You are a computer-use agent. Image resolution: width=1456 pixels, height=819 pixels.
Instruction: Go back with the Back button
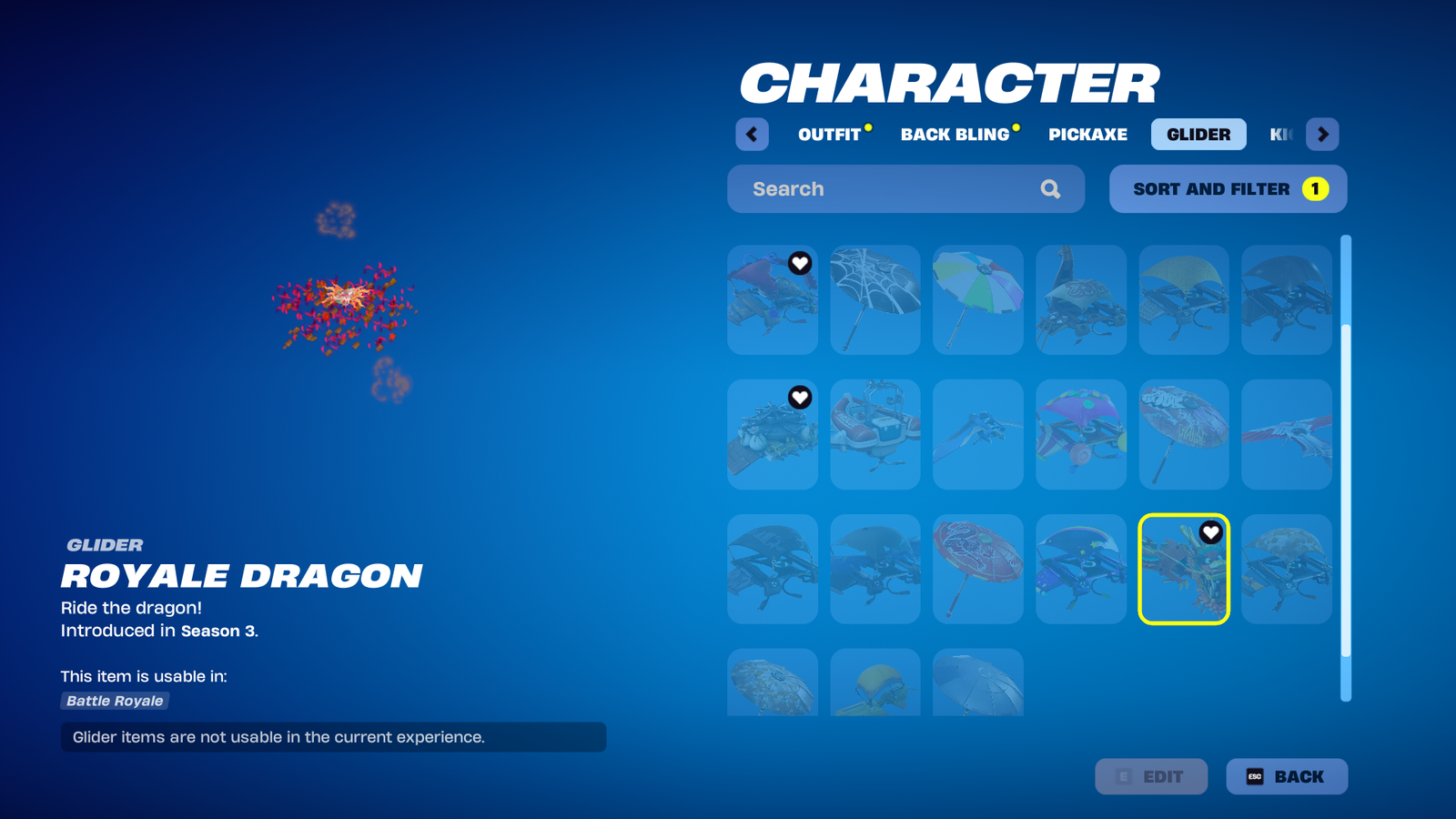1286,776
